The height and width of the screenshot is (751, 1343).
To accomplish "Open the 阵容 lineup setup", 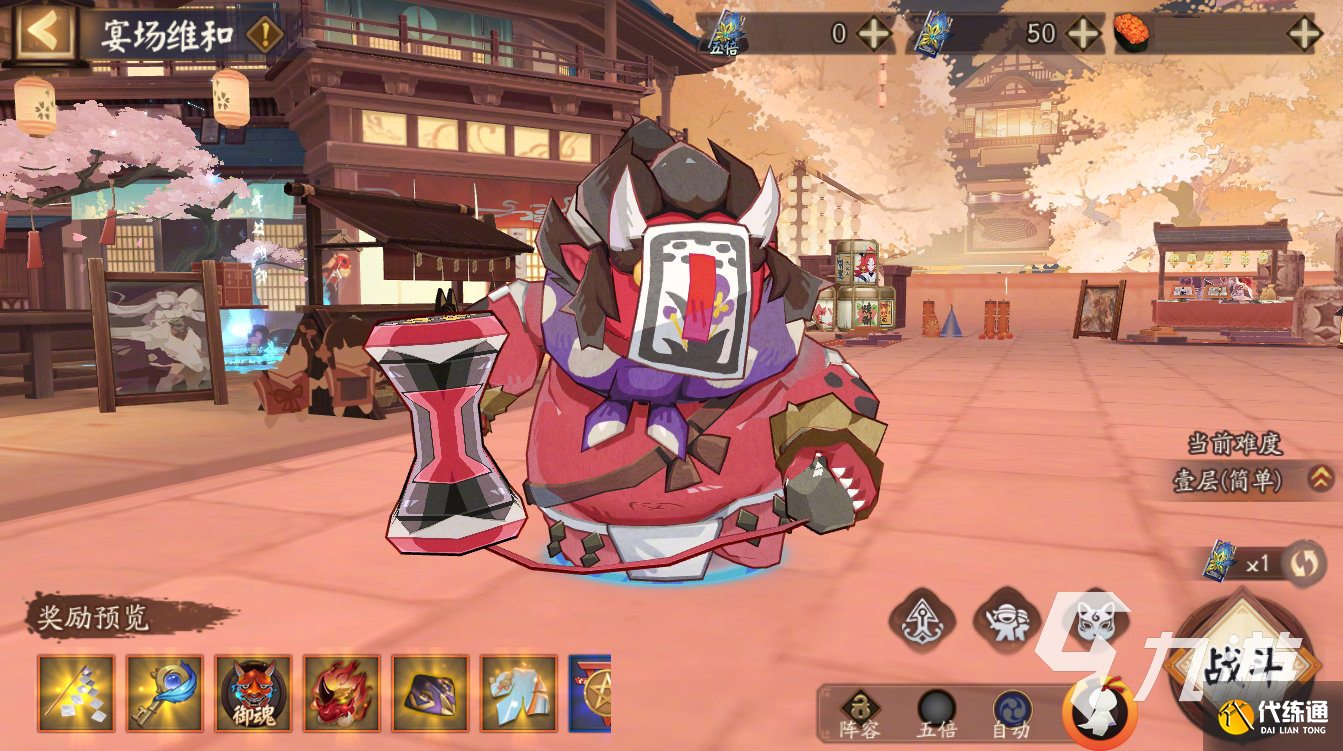I will point(860,714).
